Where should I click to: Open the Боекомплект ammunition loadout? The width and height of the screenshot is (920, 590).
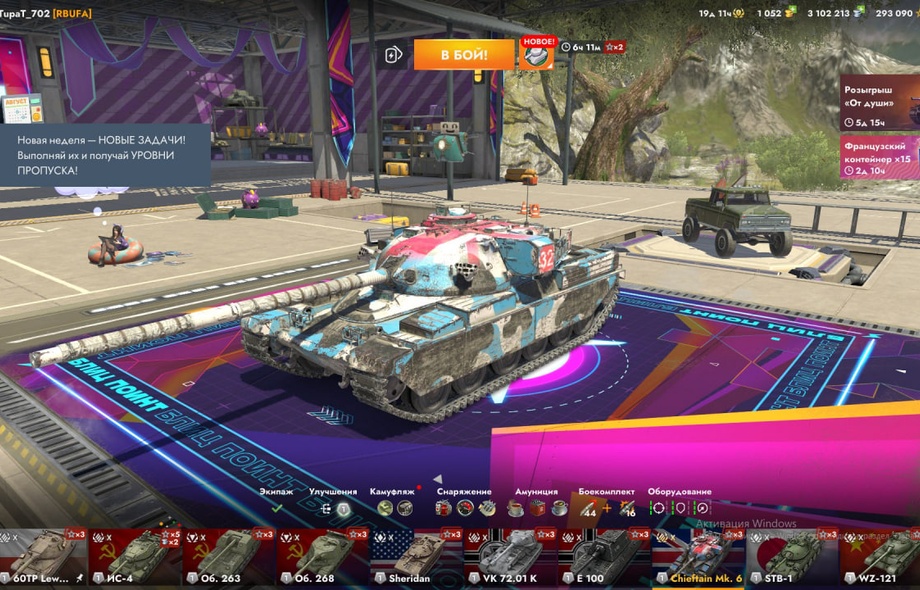(606, 508)
